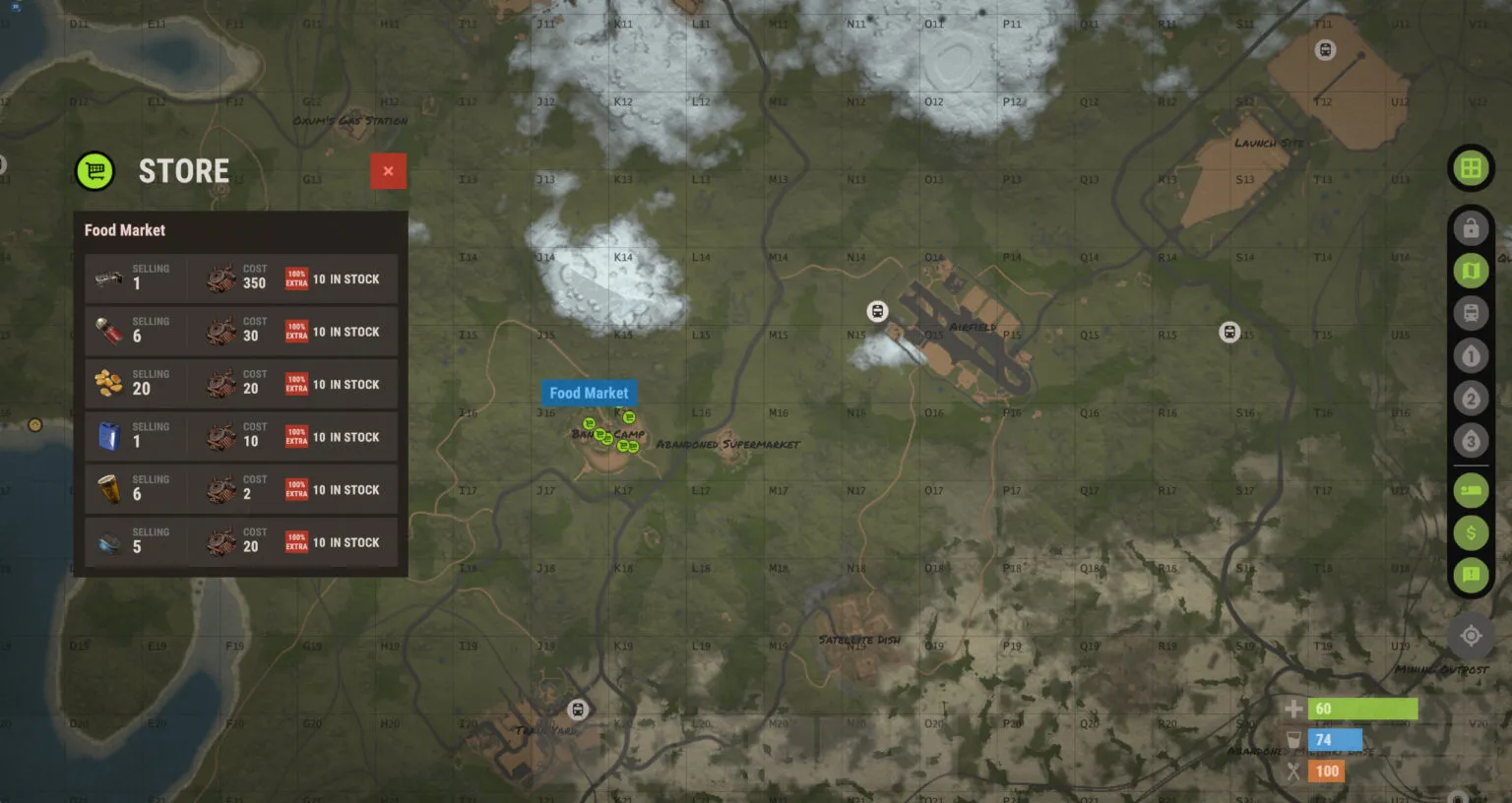Click the health bar showing 60
This screenshot has height=803, width=1512.
[x=1363, y=708]
